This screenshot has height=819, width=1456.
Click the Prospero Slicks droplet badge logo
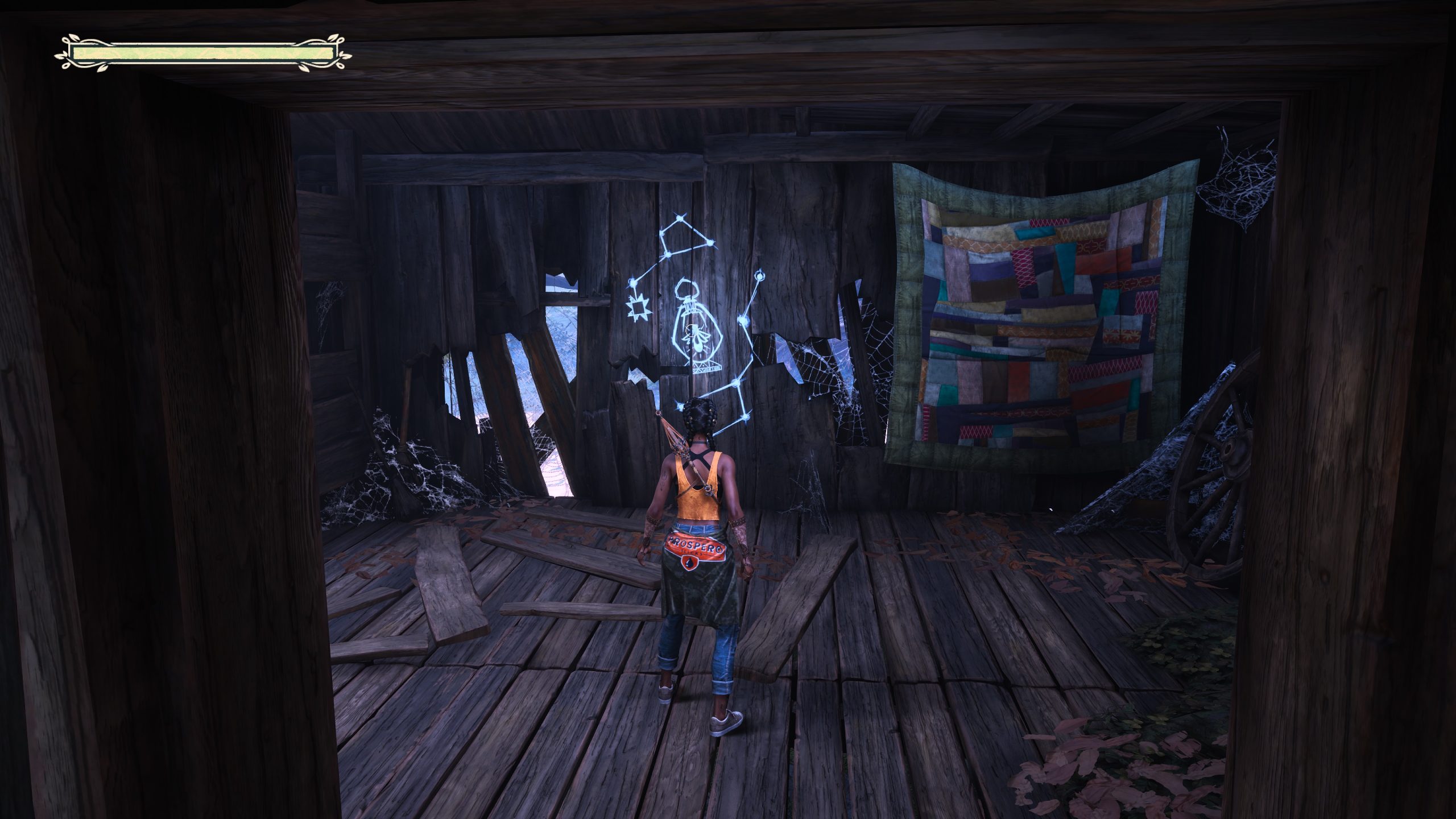[689, 562]
